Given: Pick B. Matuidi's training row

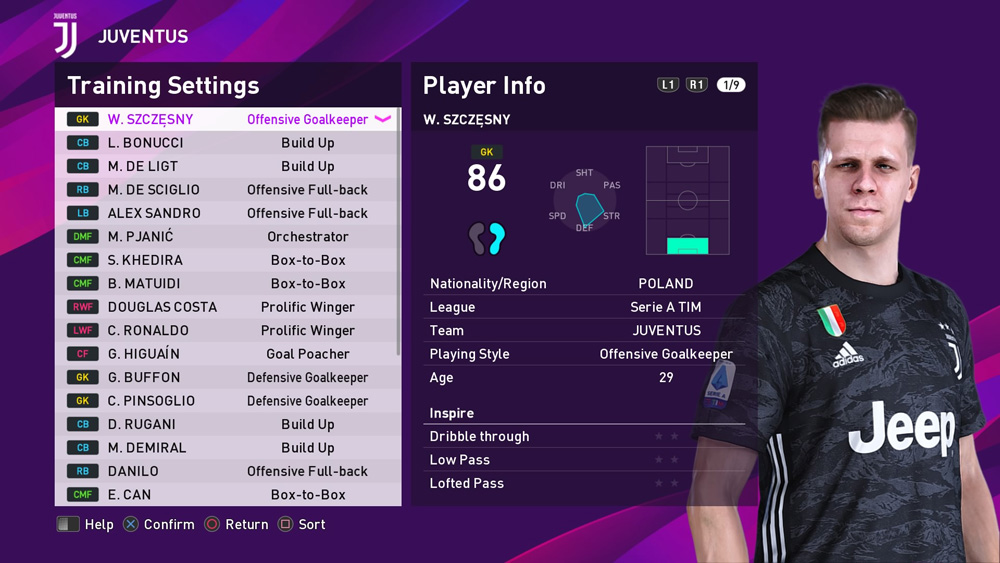Looking at the screenshot, I should (227, 284).
